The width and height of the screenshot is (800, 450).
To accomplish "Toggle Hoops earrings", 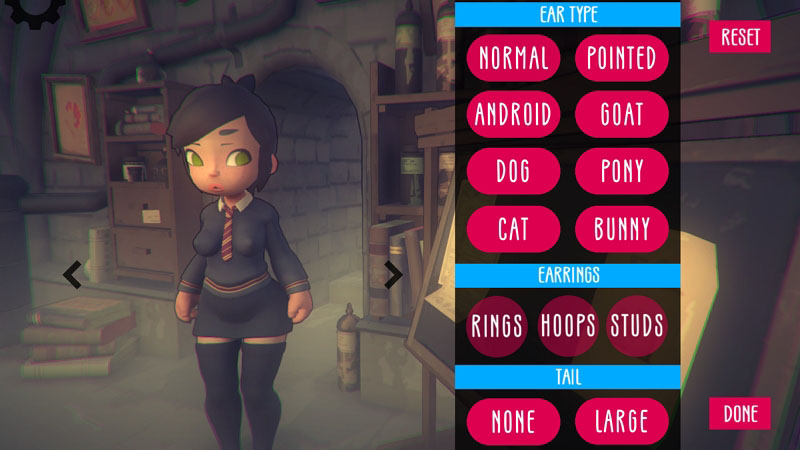I will 568,325.
